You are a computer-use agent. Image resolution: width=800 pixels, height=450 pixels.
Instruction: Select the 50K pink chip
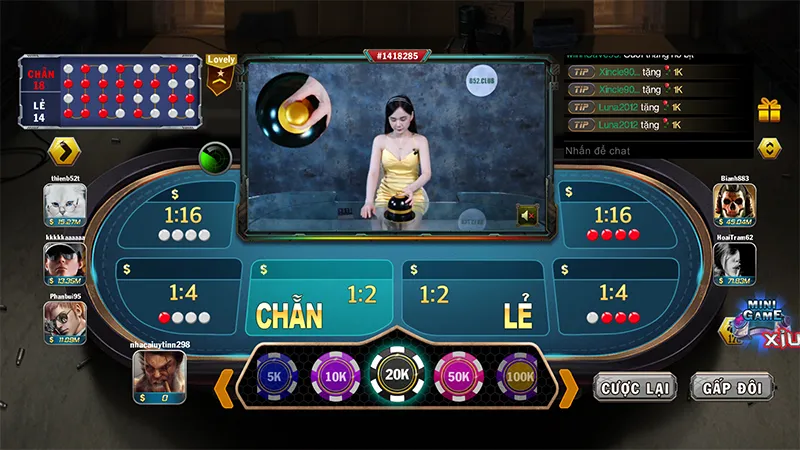(x=458, y=377)
